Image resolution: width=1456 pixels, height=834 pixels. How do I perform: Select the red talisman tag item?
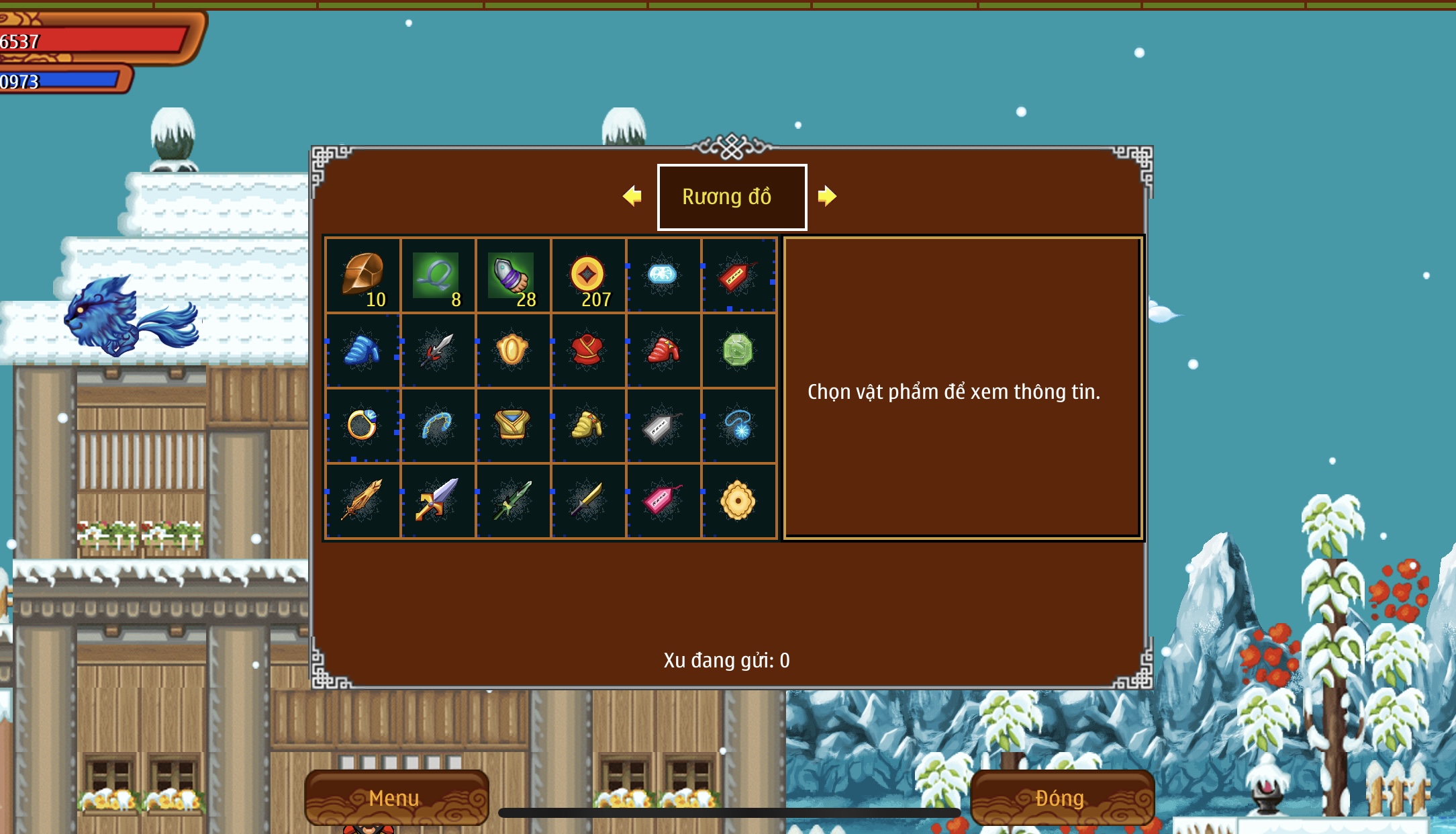click(x=737, y=275)
